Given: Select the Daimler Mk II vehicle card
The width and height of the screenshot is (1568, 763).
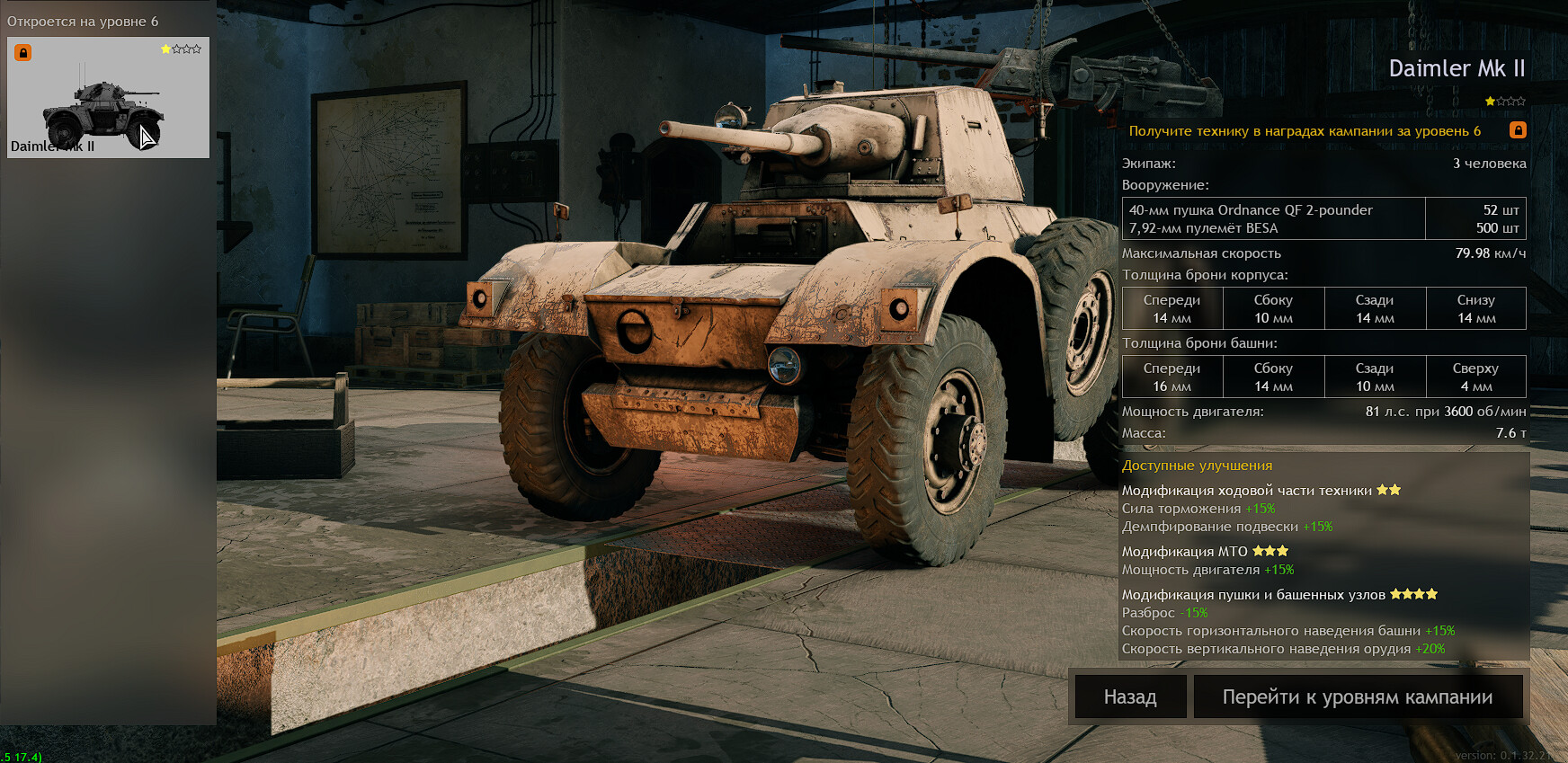Looking at the screenshot, I should (x=108, y=98).
